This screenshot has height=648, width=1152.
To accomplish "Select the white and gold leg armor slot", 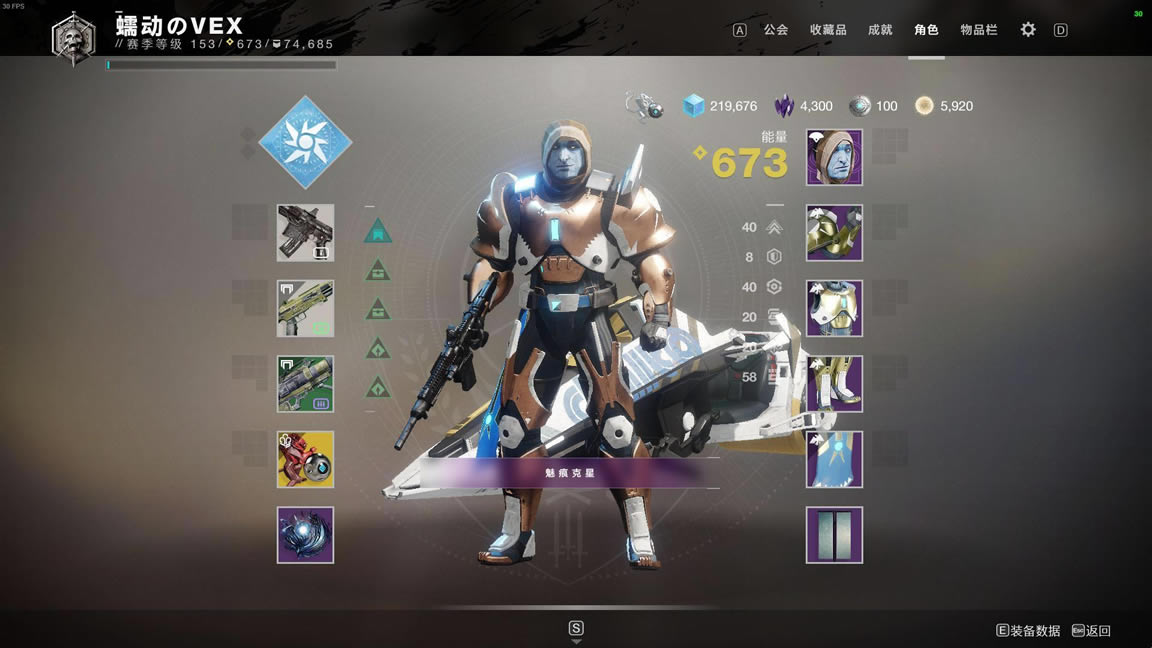I will pyautogui.click(x=834, y=384).
